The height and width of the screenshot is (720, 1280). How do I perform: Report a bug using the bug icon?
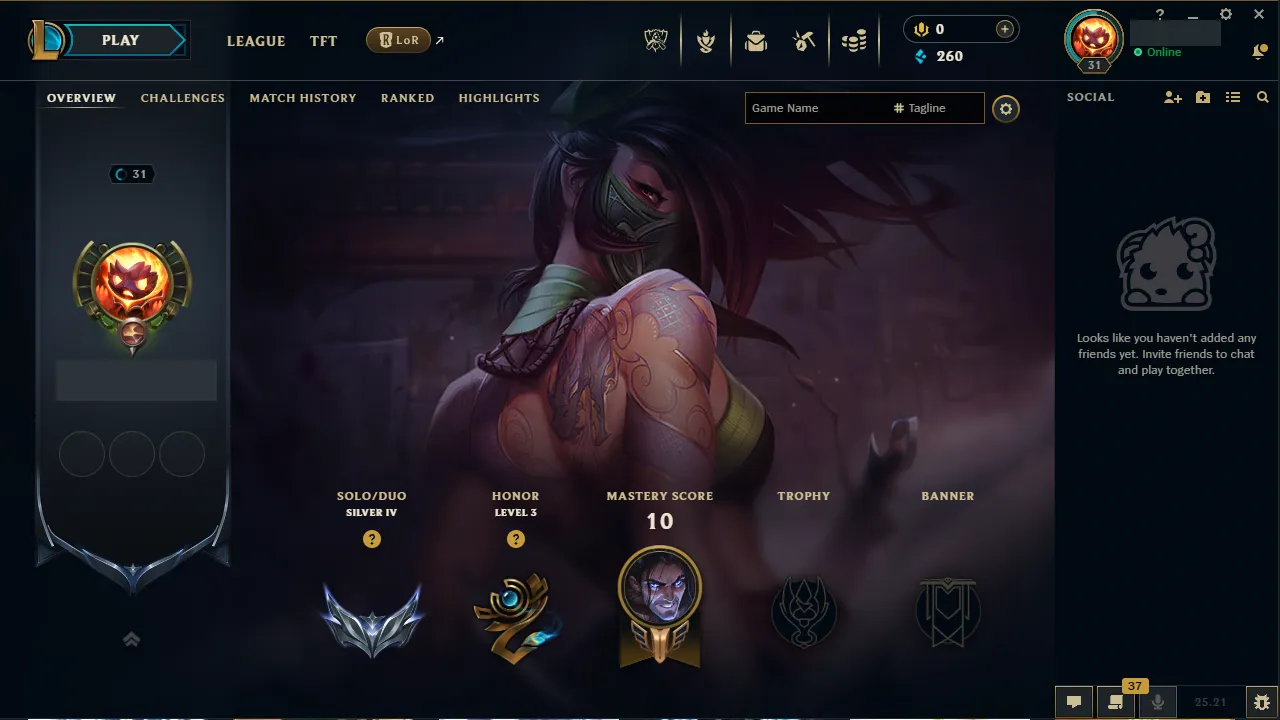(x=1260, y=702)
